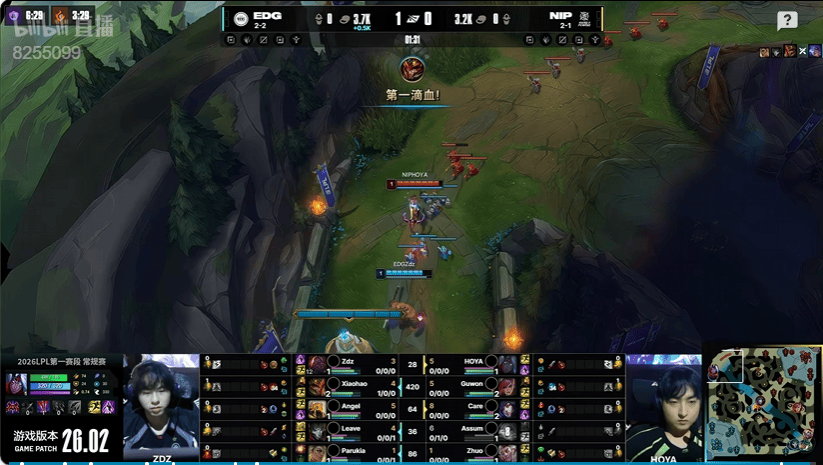
Task: Select Care's scoreboard row
Action: point(470,407)
